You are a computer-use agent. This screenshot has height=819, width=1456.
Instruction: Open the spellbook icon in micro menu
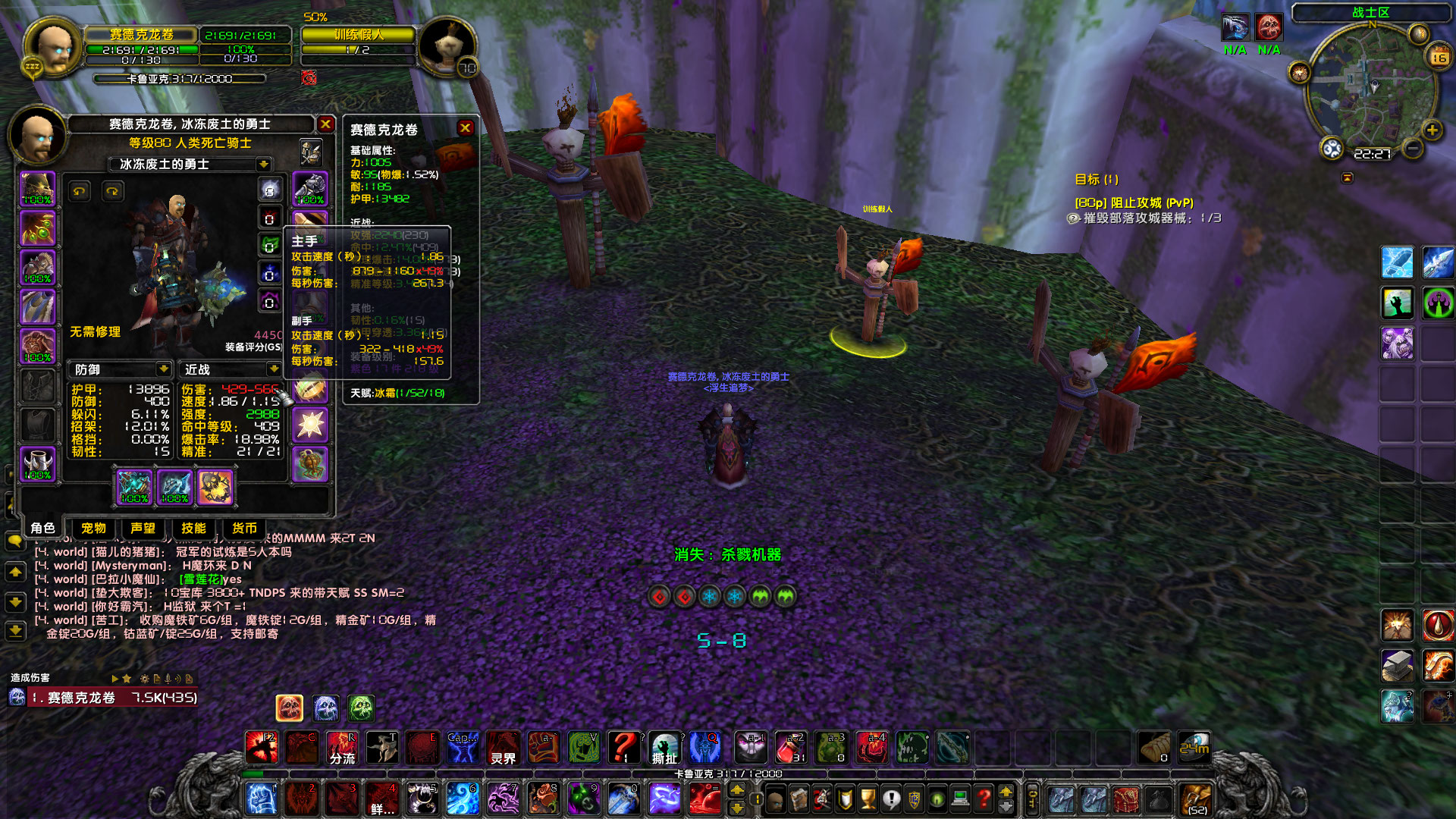tap(798, 799)
